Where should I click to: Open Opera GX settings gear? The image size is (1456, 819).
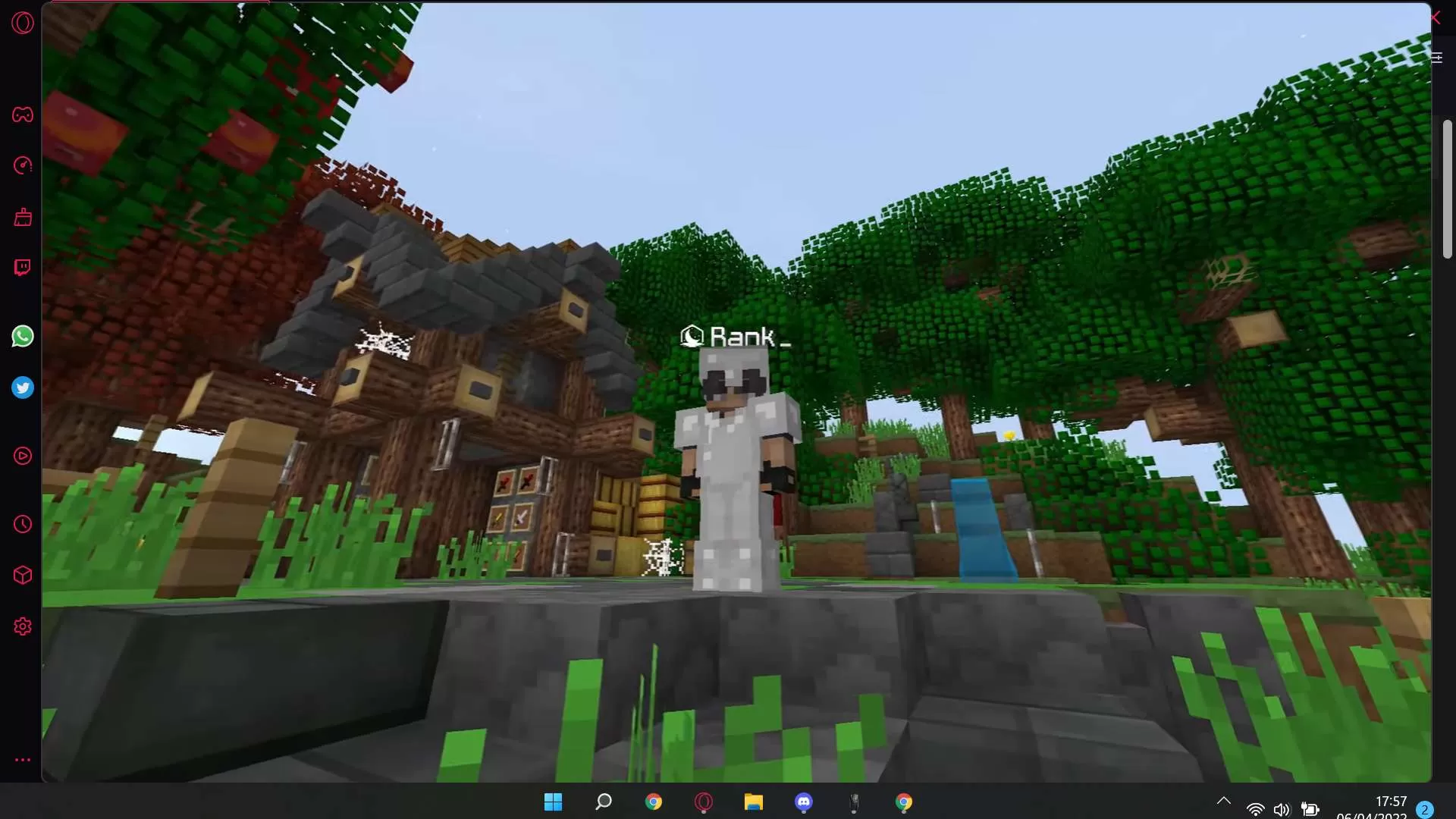[x=23, y=626]
